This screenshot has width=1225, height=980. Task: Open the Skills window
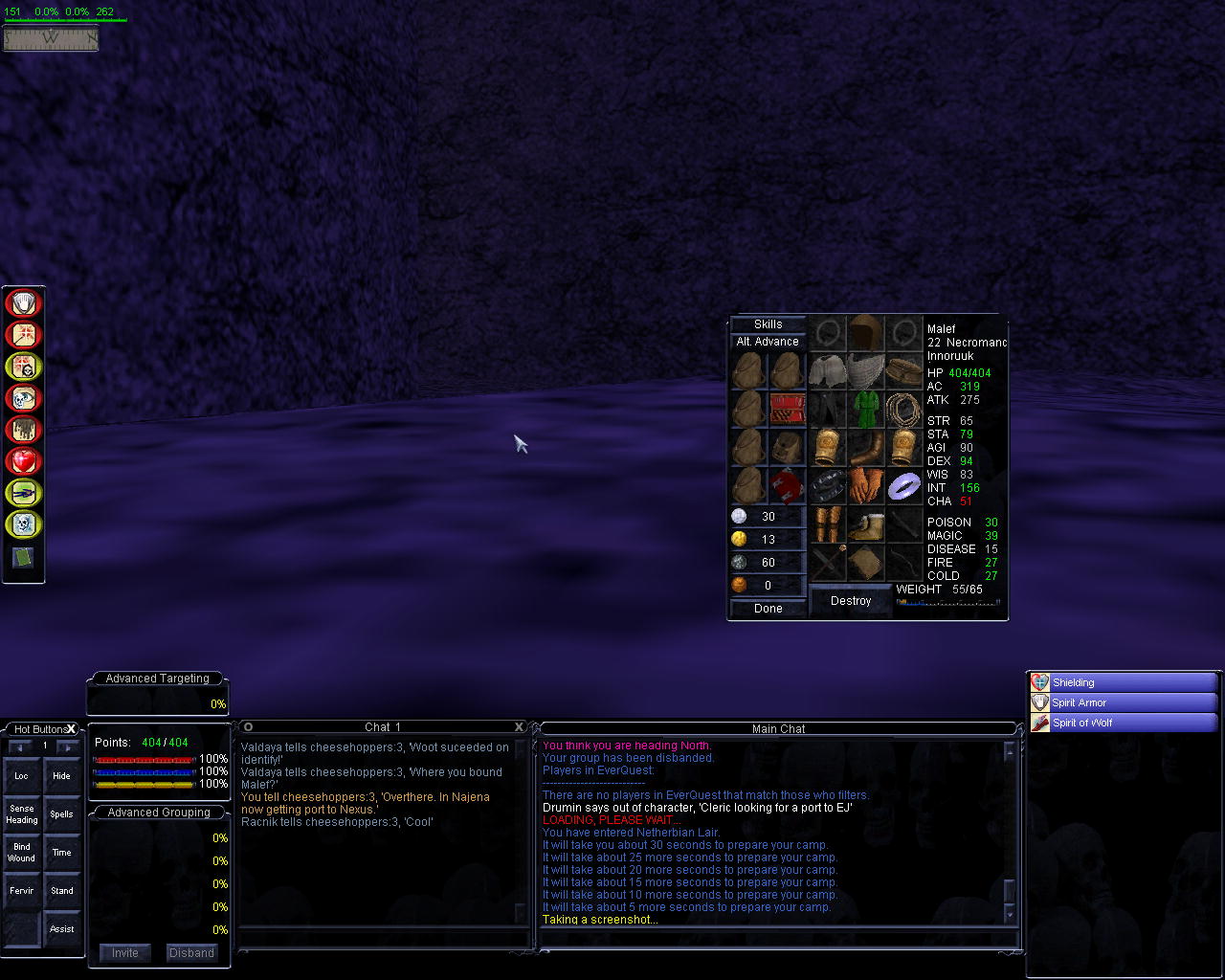tap(768, 324)
